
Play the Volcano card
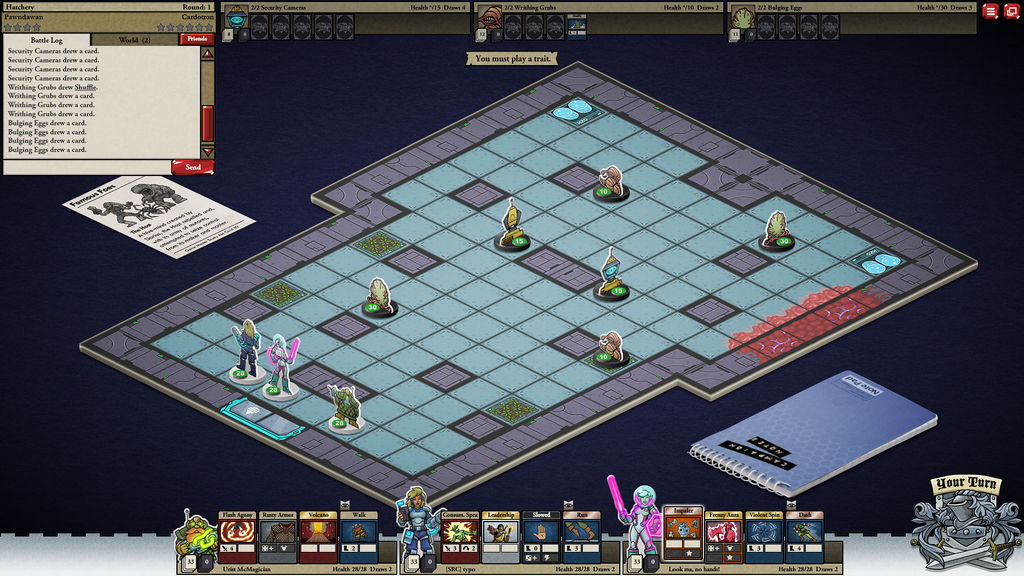[x=317, y=536]
